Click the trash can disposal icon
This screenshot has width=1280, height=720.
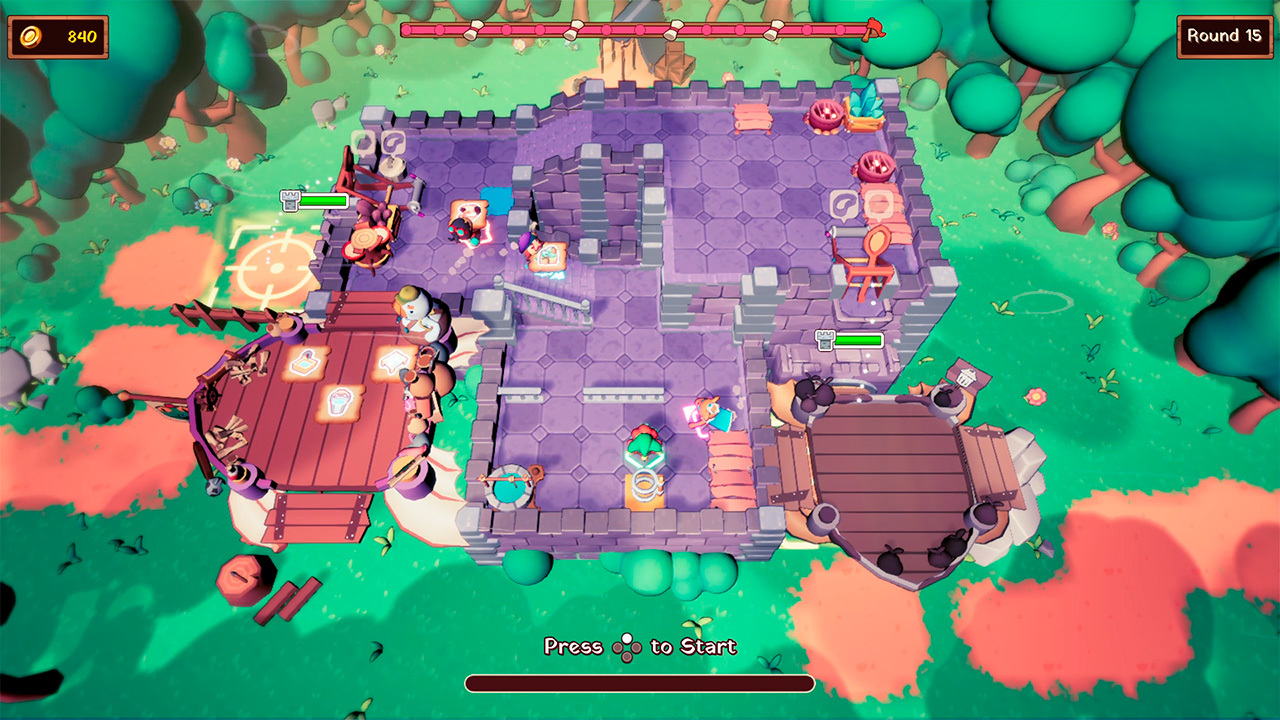966,377
